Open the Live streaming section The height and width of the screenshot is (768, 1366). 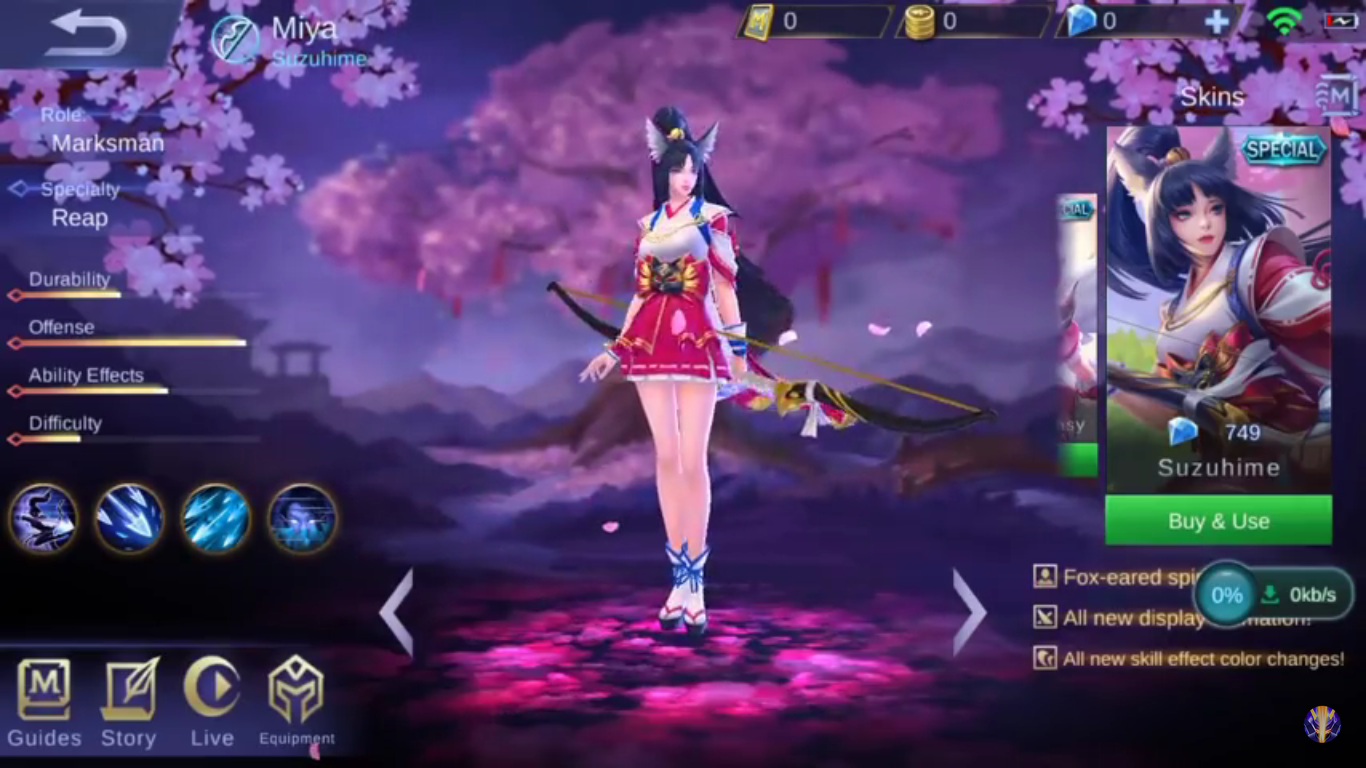tap(211, 700)
